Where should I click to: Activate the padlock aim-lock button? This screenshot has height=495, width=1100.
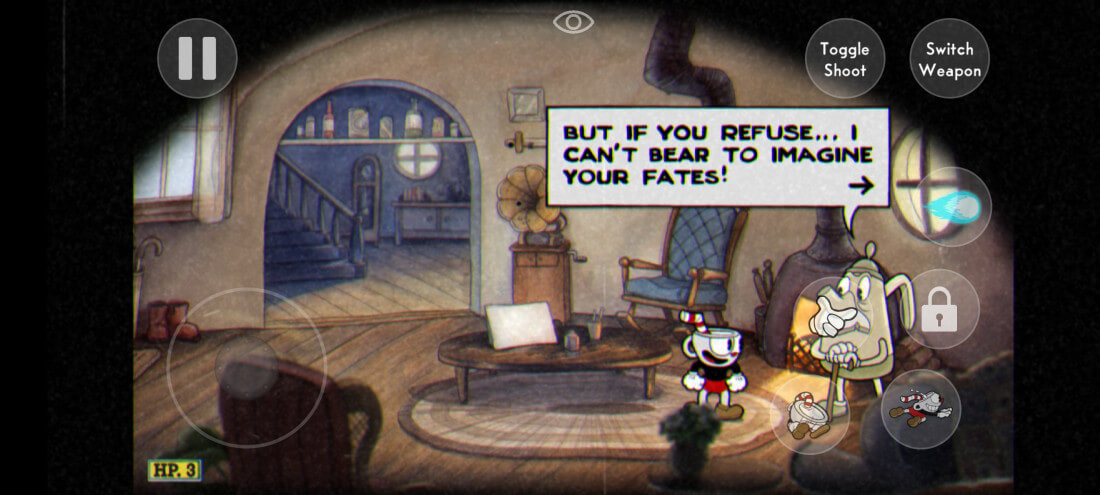point(939,310)
